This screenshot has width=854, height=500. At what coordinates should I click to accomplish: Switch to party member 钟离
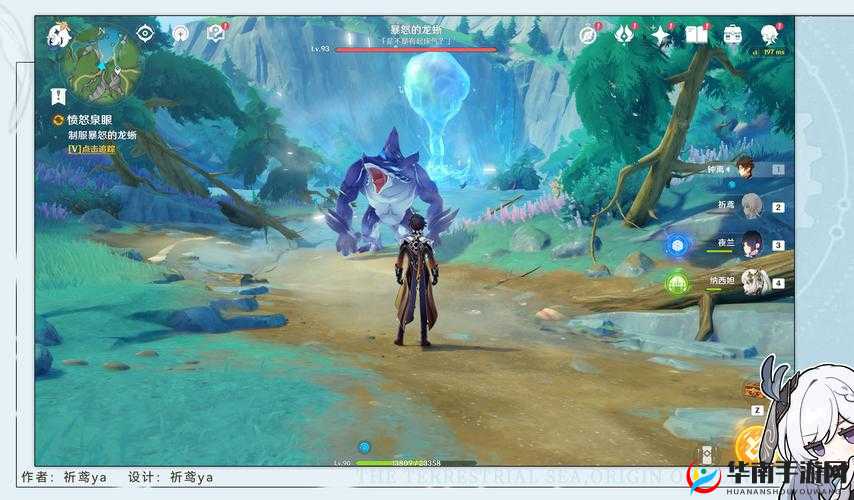pyautogui.click(x=744, y=169)
